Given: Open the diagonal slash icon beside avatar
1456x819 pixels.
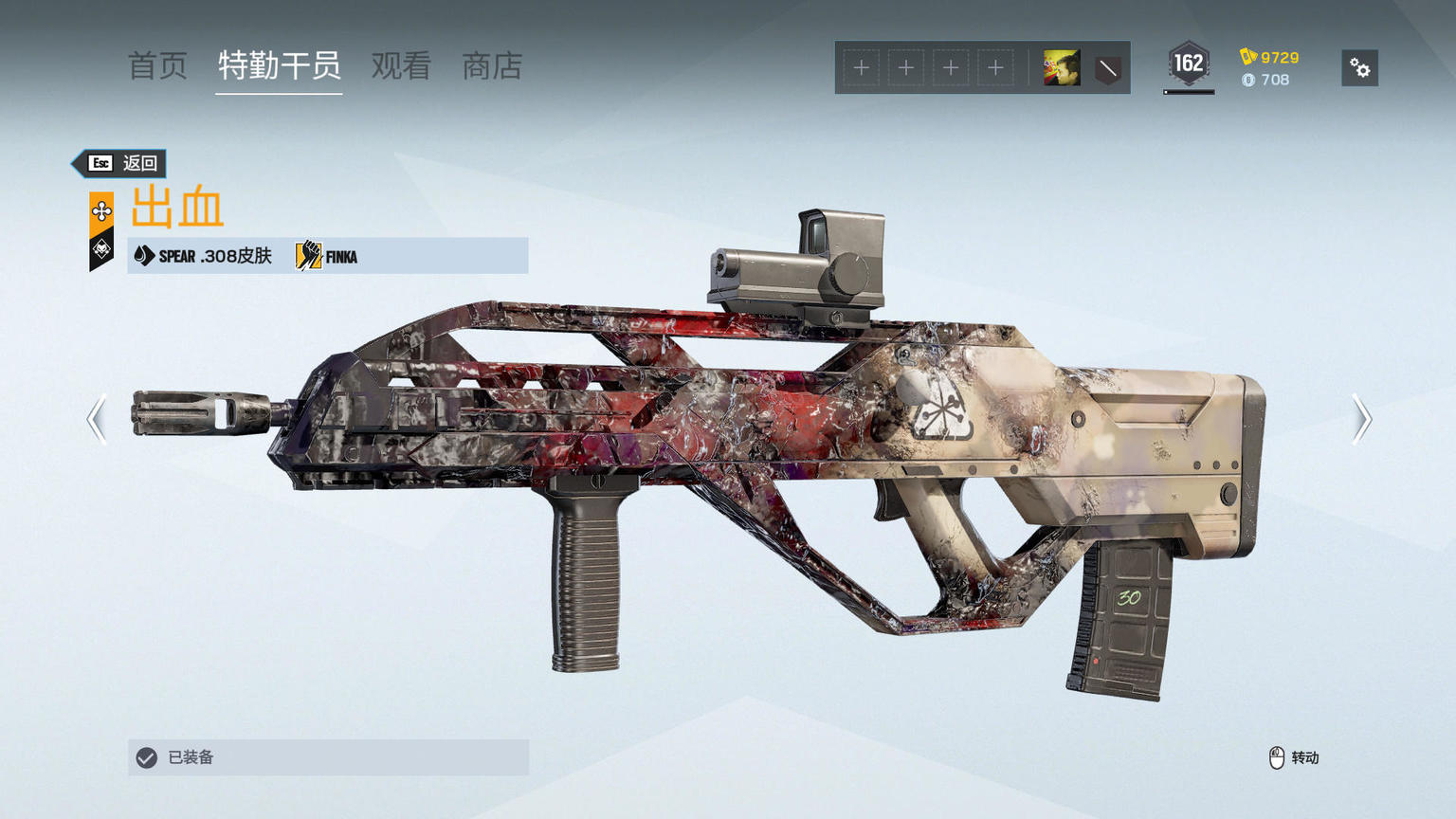Looking at the screenshot, I should [x=1107, y=68].
